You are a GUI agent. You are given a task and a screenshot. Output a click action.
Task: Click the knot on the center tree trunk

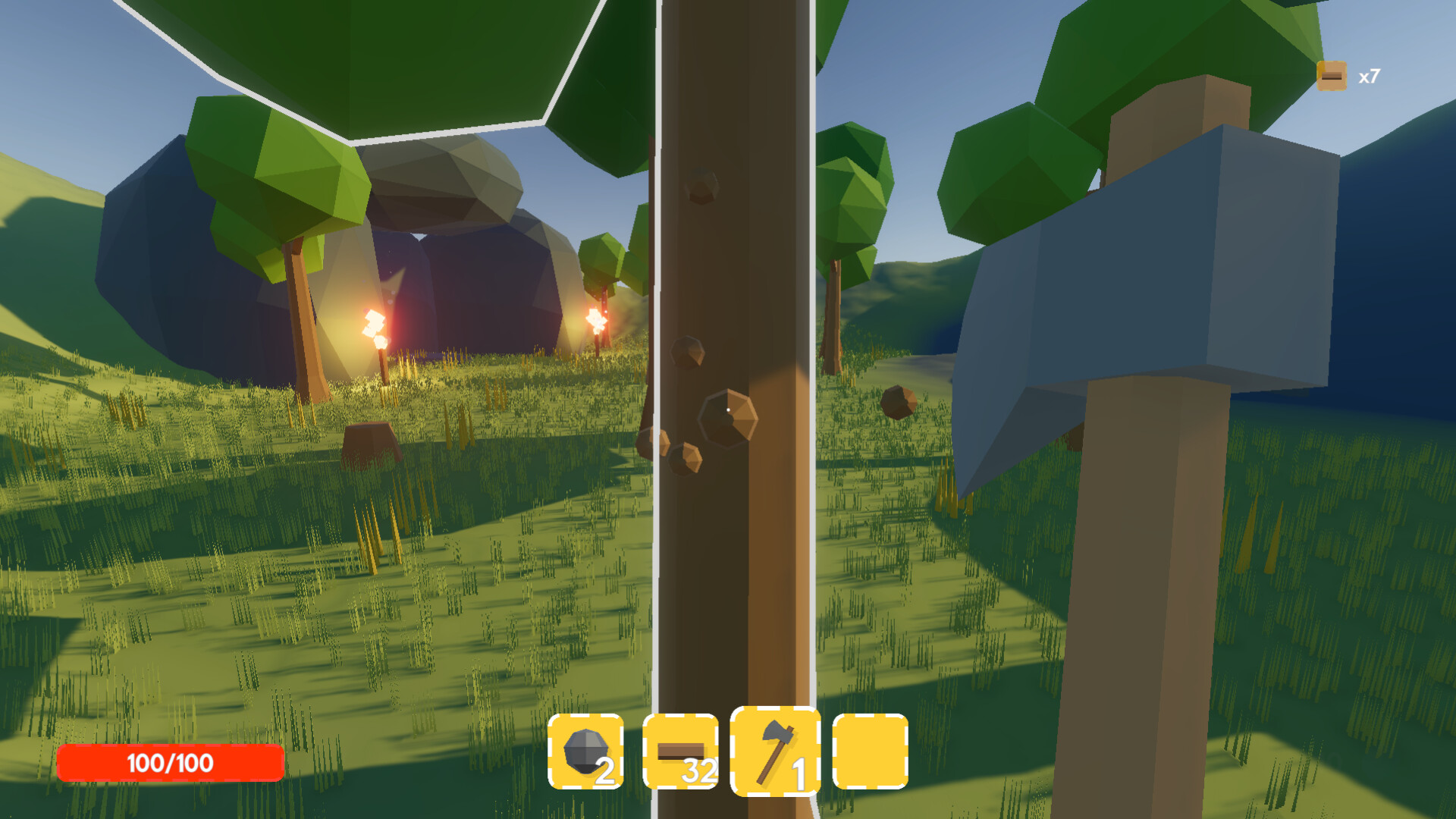(x=726, y=417)
